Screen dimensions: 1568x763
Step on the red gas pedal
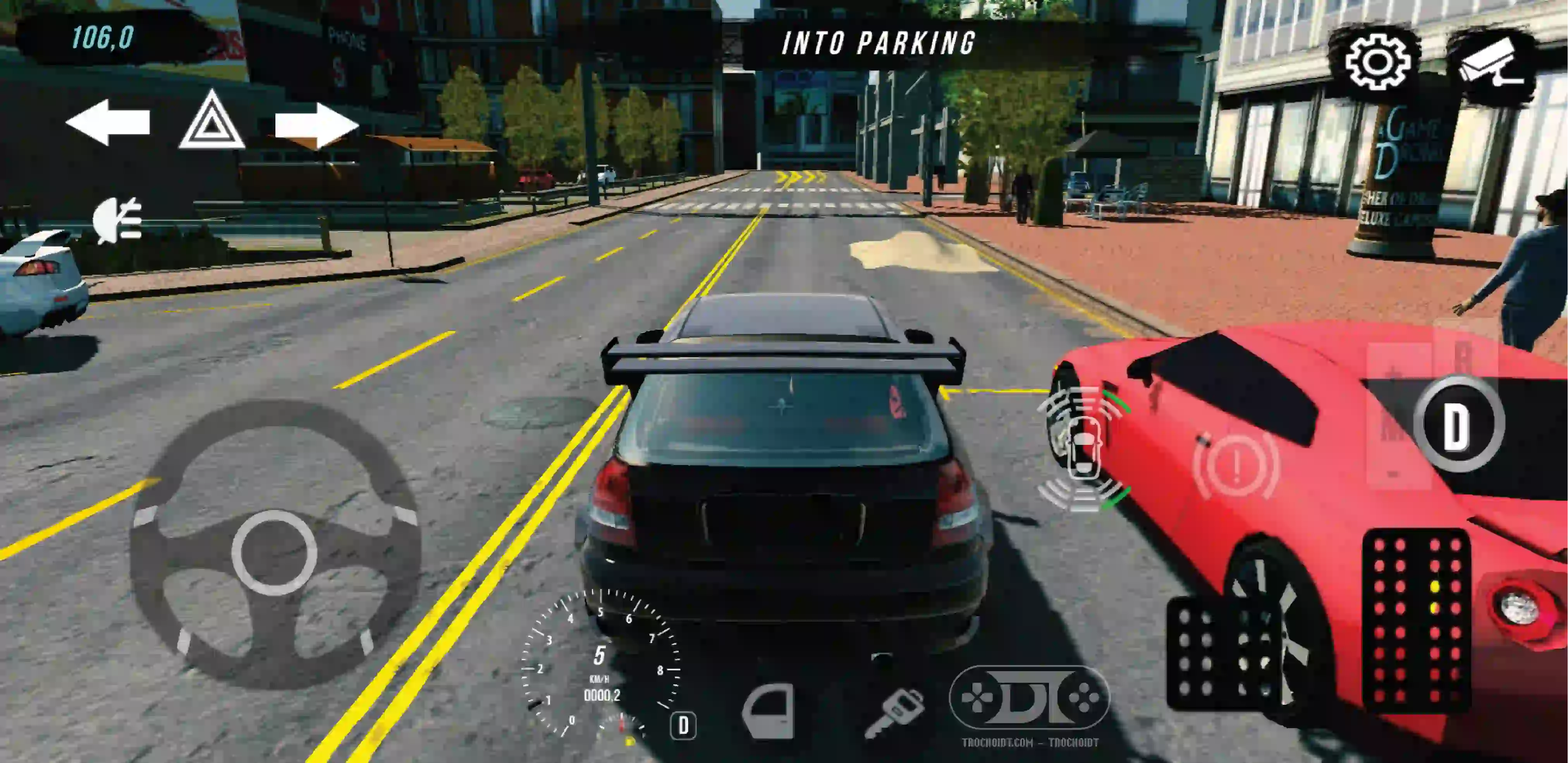point(1417,619)
